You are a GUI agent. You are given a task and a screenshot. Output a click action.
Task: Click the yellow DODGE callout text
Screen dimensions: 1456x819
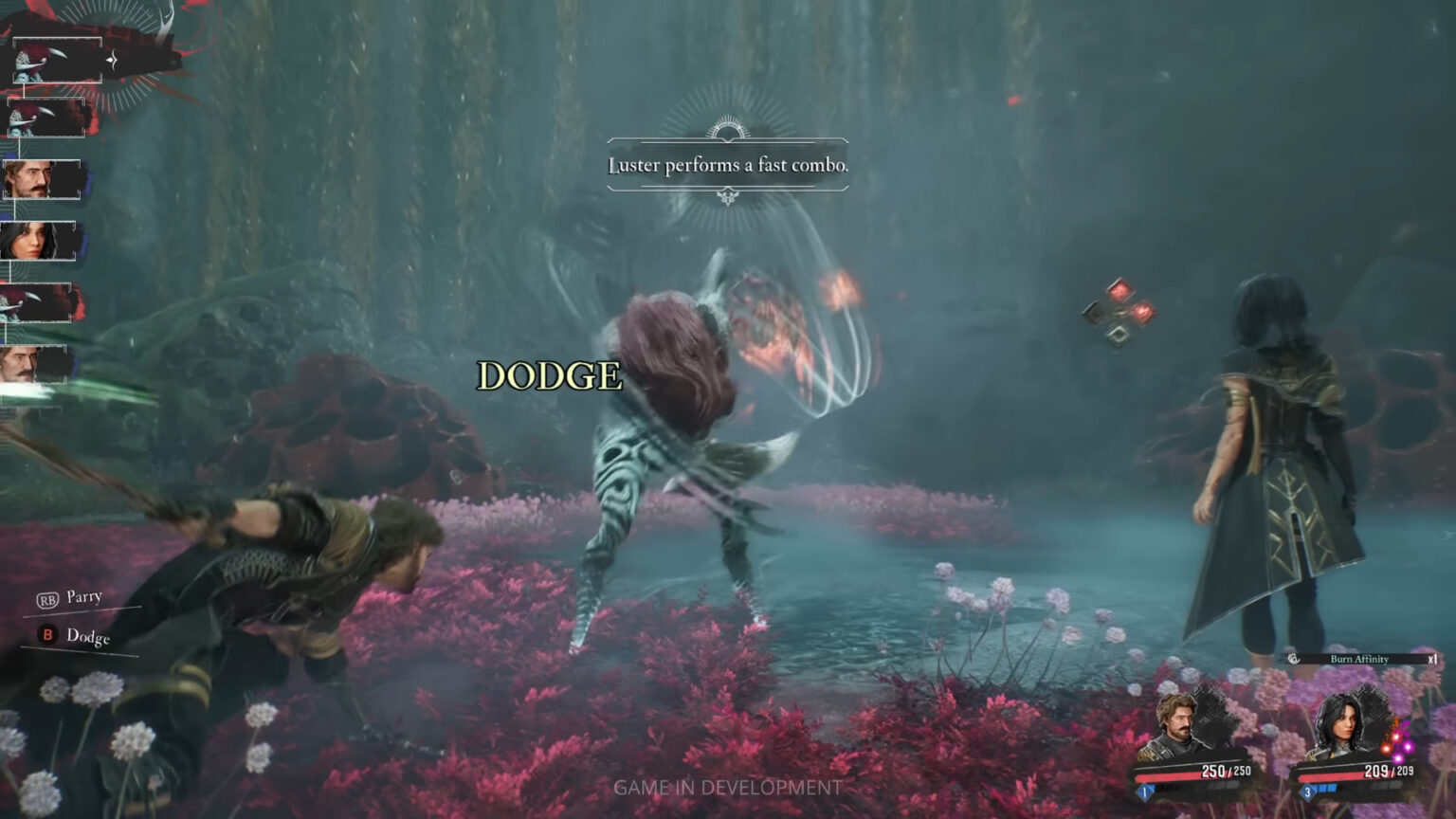(551, 377)
